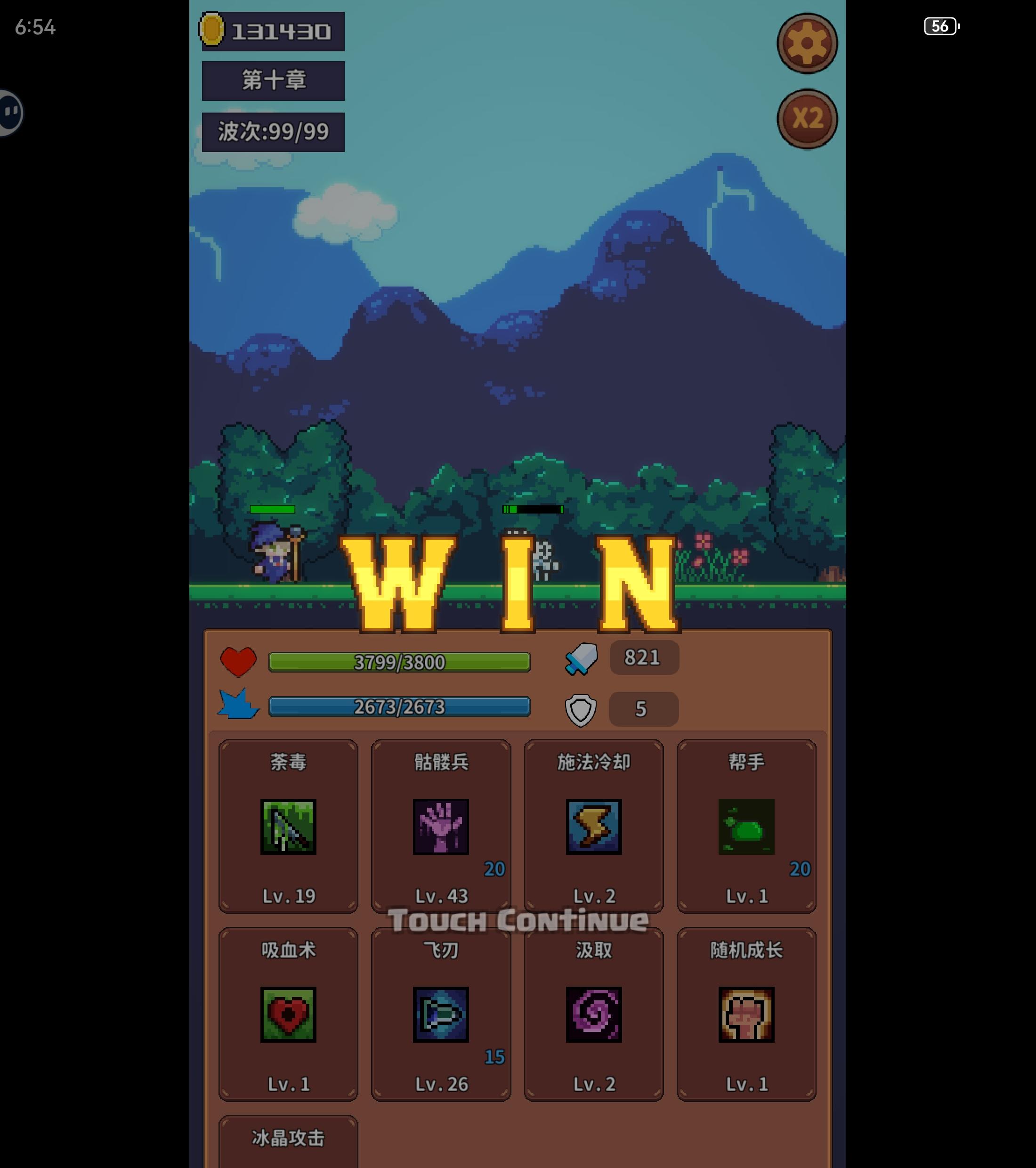Click the 第十章 chapter label
The image size is (1036, 1168).
pyautogui.click(x=273, y=80)
